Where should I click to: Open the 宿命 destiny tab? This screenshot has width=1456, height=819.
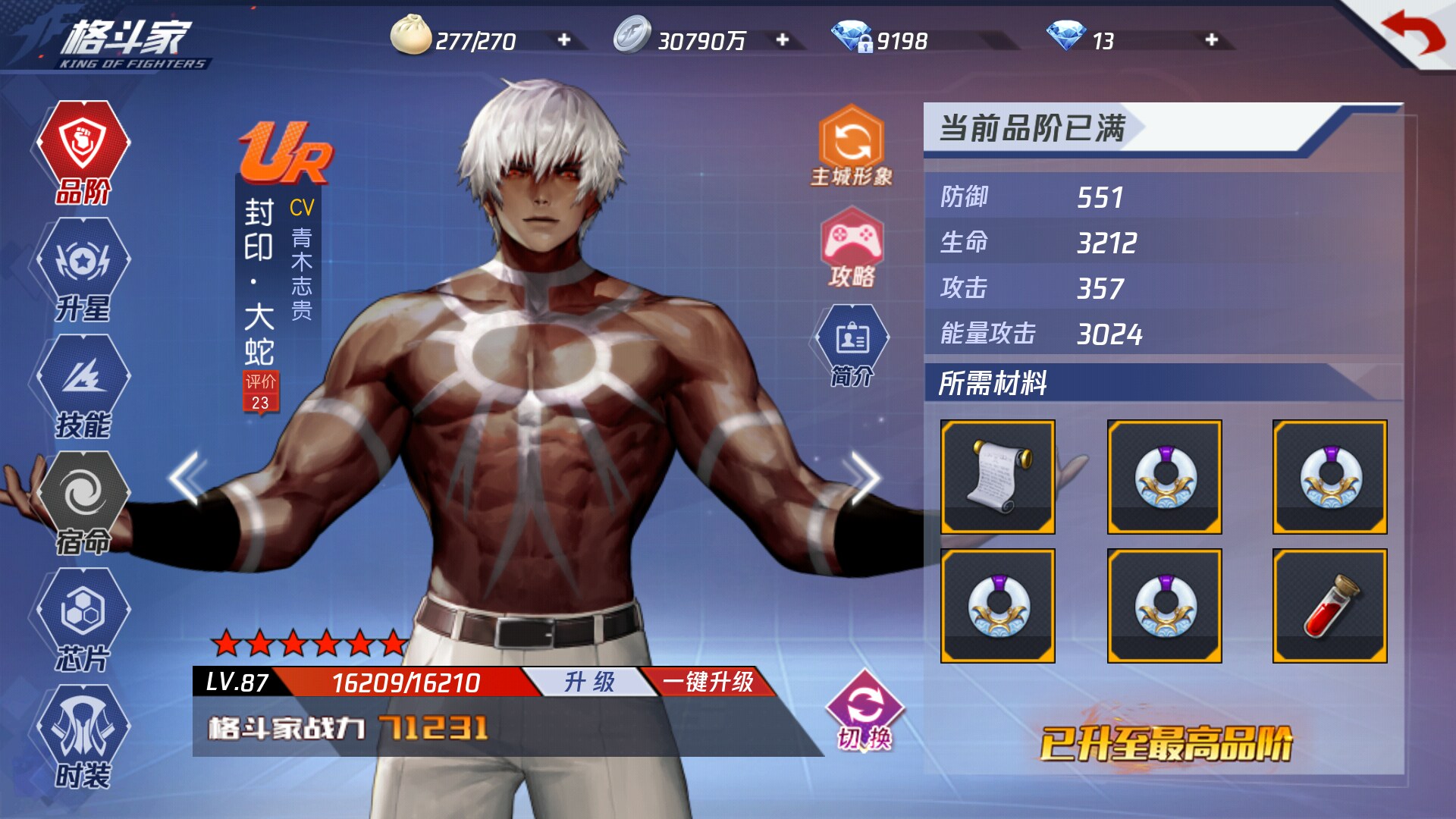pyautogui.click(x=83, y=504)
